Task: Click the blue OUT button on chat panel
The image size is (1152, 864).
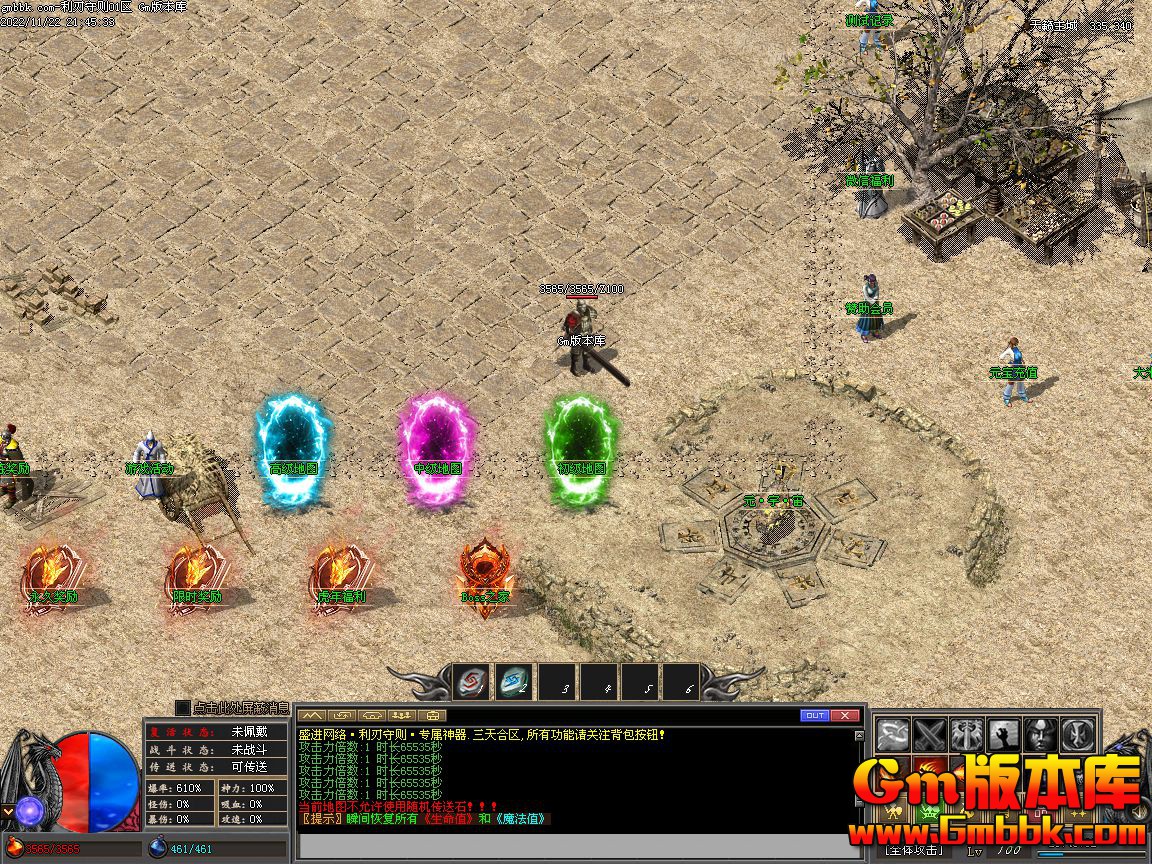Action: coord(815,715)
